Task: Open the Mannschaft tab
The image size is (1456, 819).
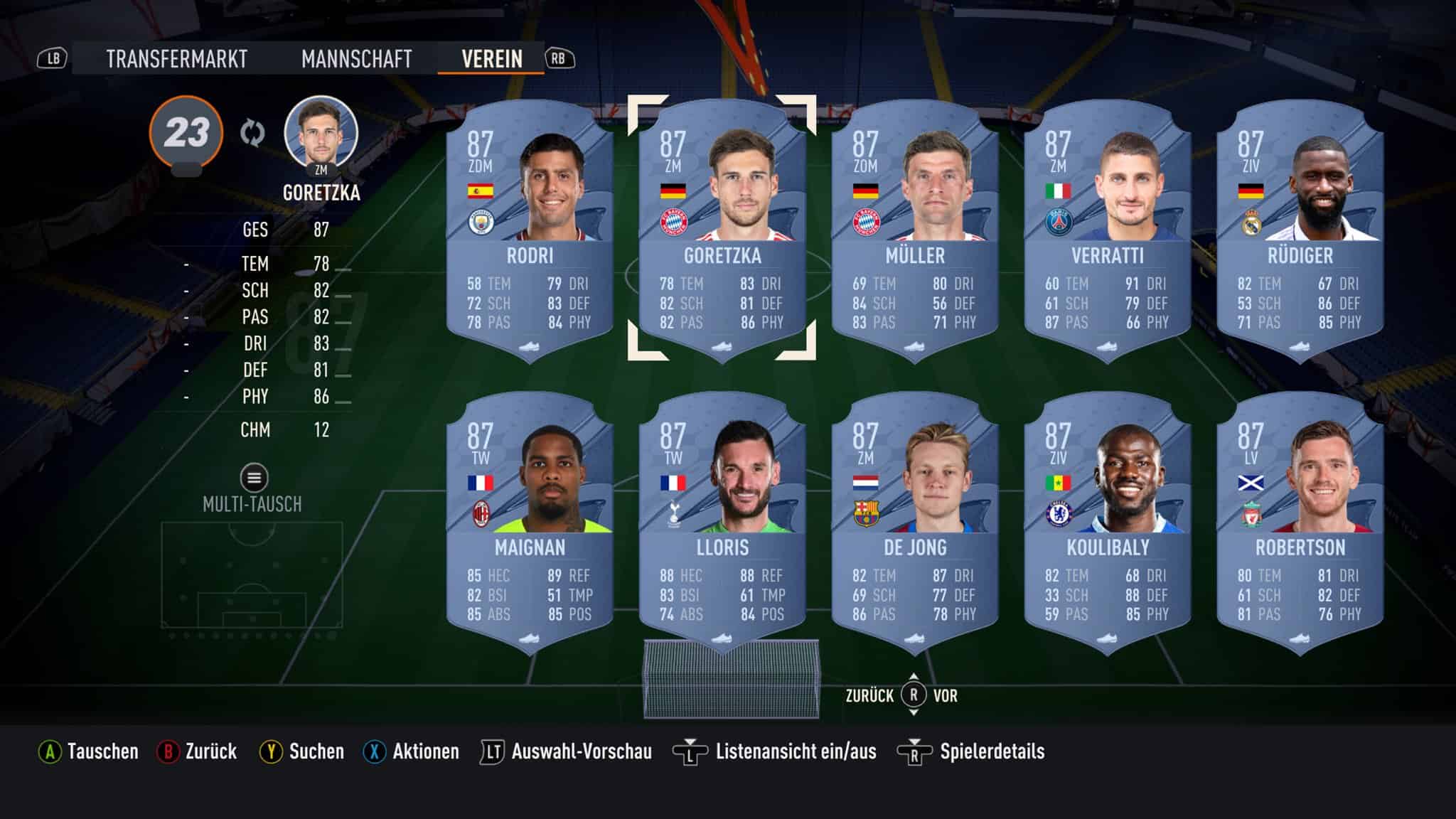Action: coord(357,60)
